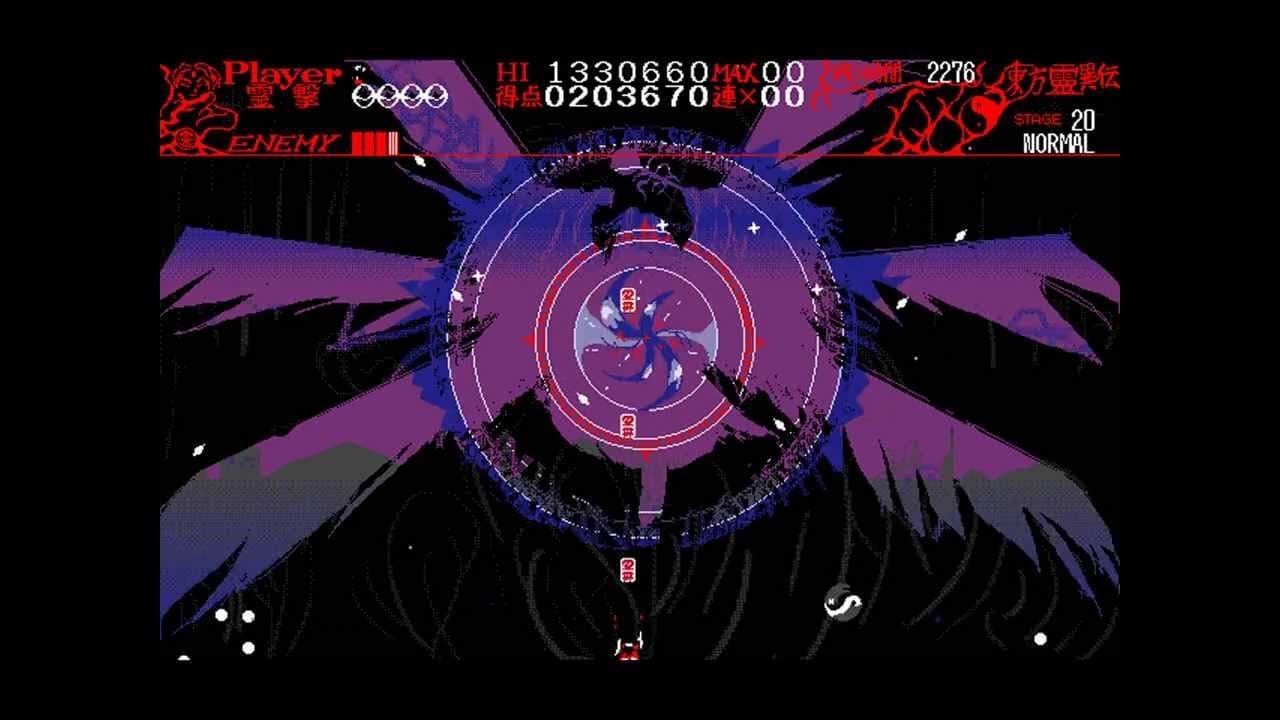
Task: Click the ENEMY label in the HUD
Action: pyautogui.click(x=280, y=140)
